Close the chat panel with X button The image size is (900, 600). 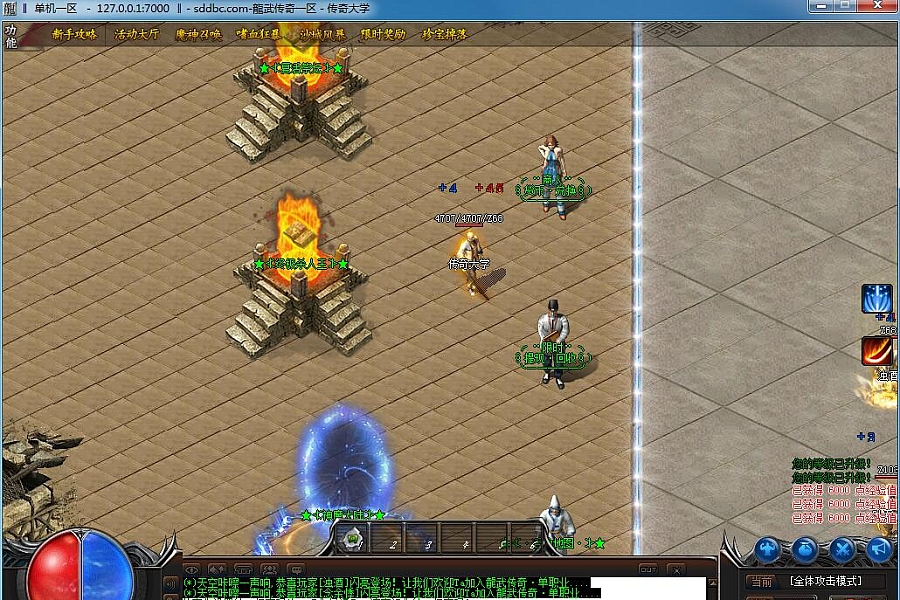677,569
